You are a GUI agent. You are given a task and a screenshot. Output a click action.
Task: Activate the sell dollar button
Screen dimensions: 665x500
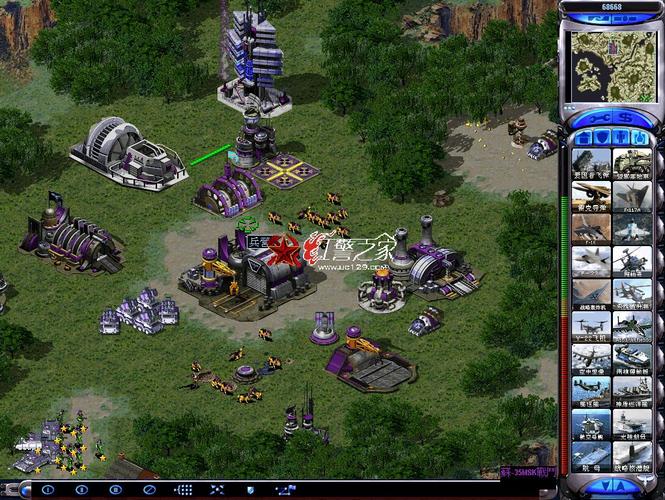pos(625,118)
